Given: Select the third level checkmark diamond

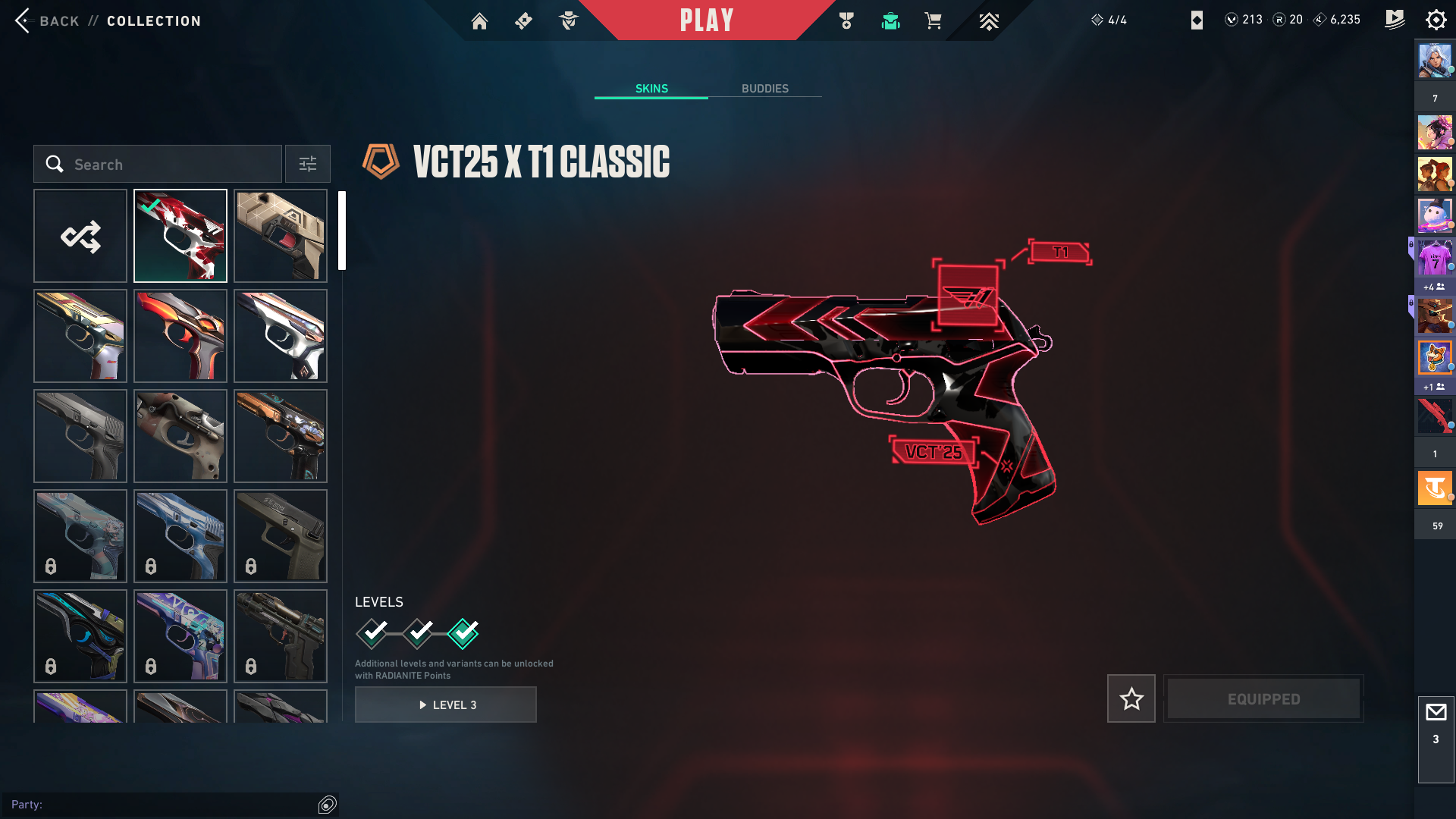Looking at the screenshot, I should point(463,633).
